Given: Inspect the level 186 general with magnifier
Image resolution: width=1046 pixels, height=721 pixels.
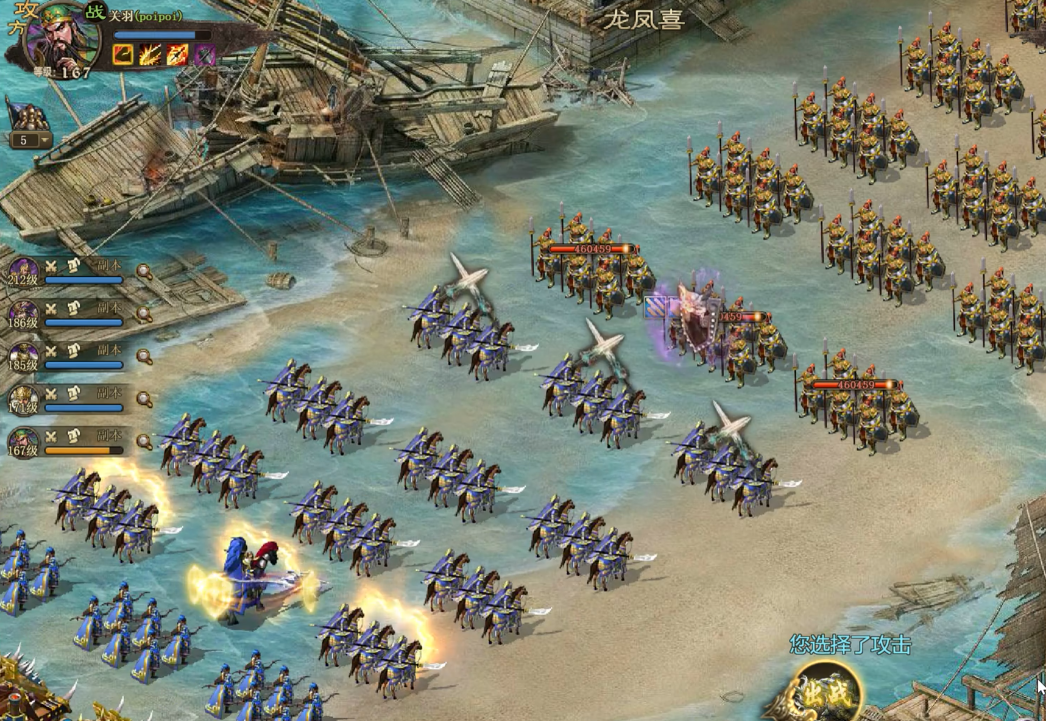Looking at the screenshot, I should (x=144, y=313).
